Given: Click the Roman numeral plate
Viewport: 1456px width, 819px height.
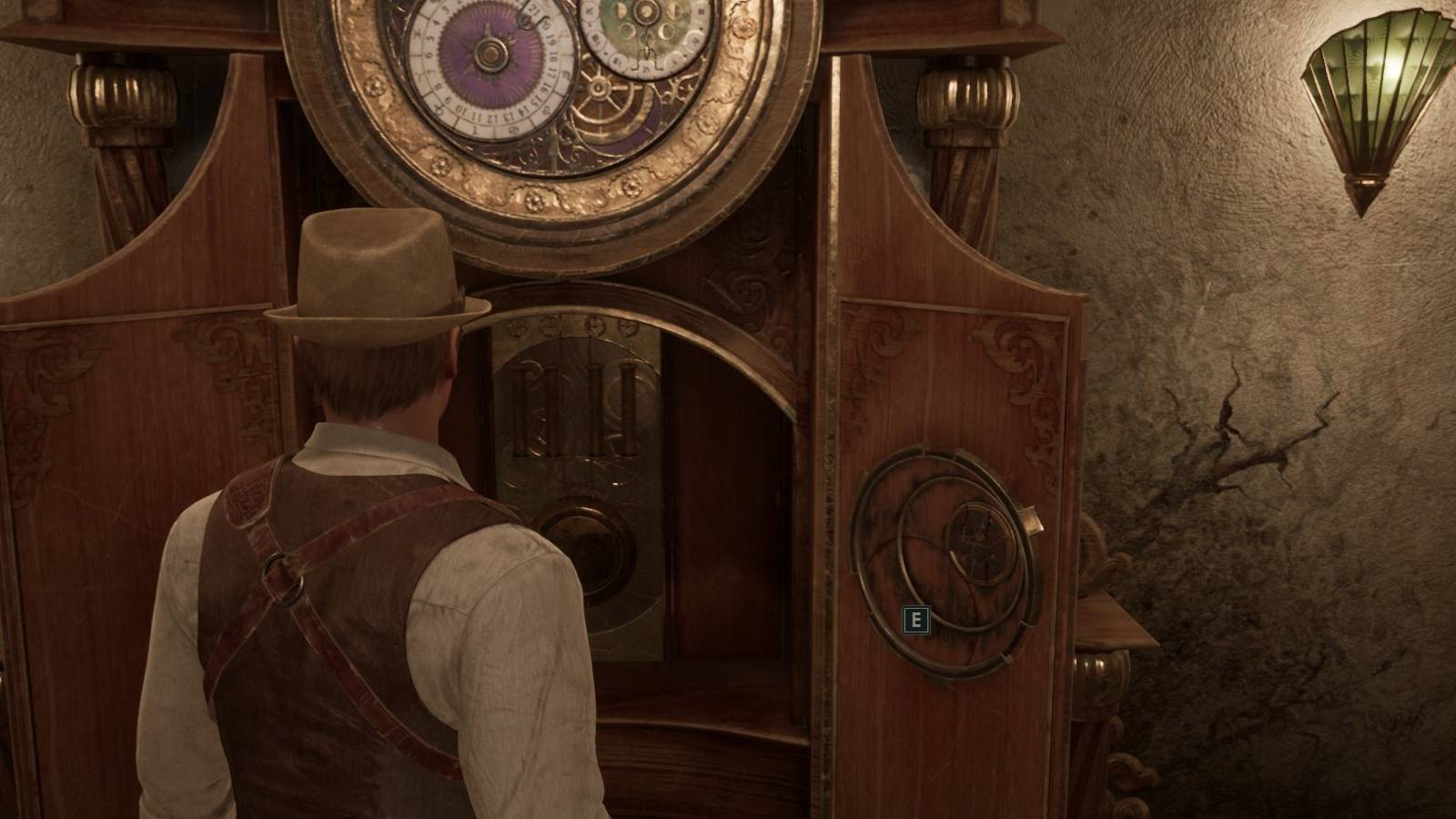Looking at the screenshot, I should click(x=573, y=409).
